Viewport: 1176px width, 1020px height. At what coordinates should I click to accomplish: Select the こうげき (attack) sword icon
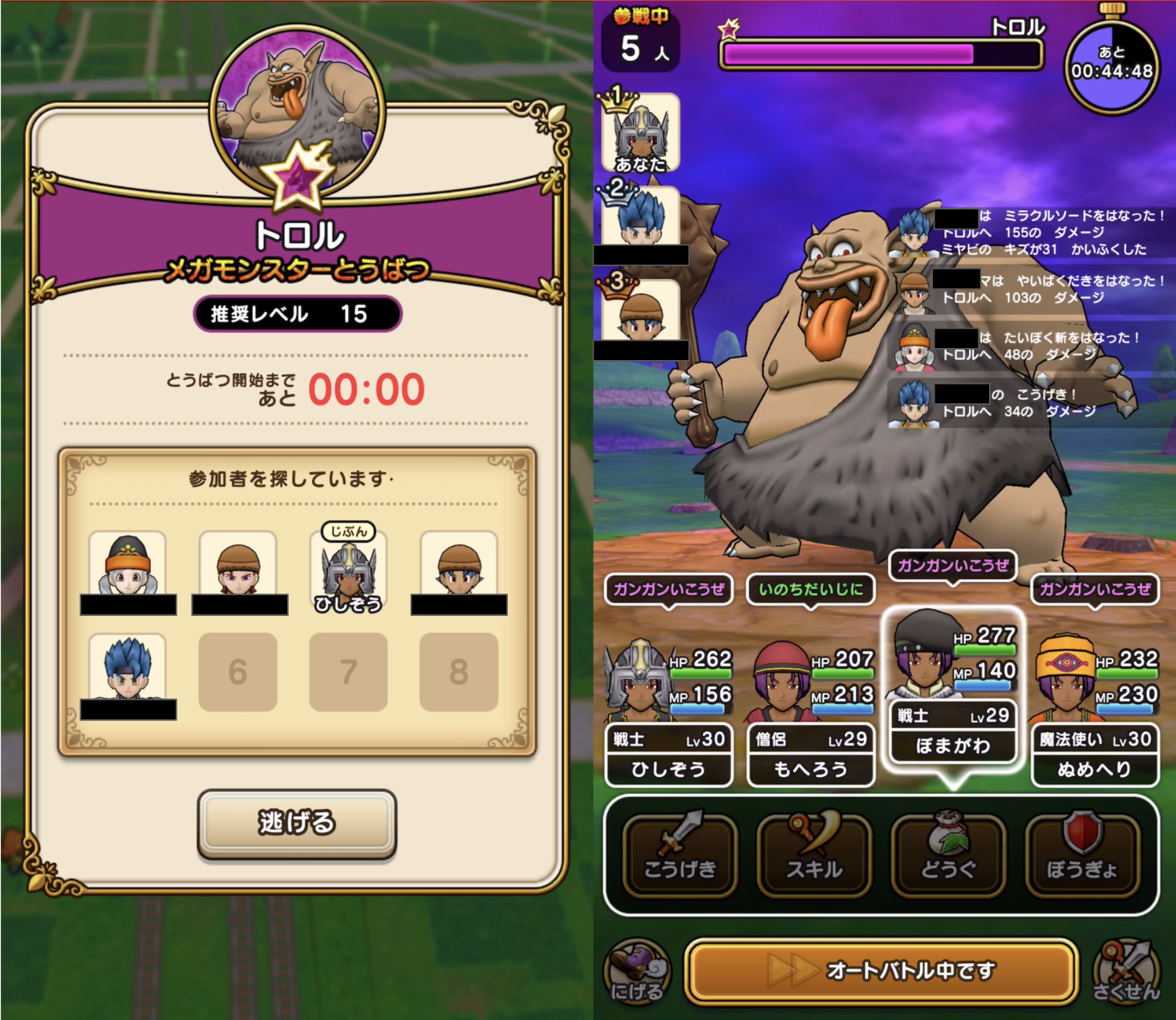679,852
